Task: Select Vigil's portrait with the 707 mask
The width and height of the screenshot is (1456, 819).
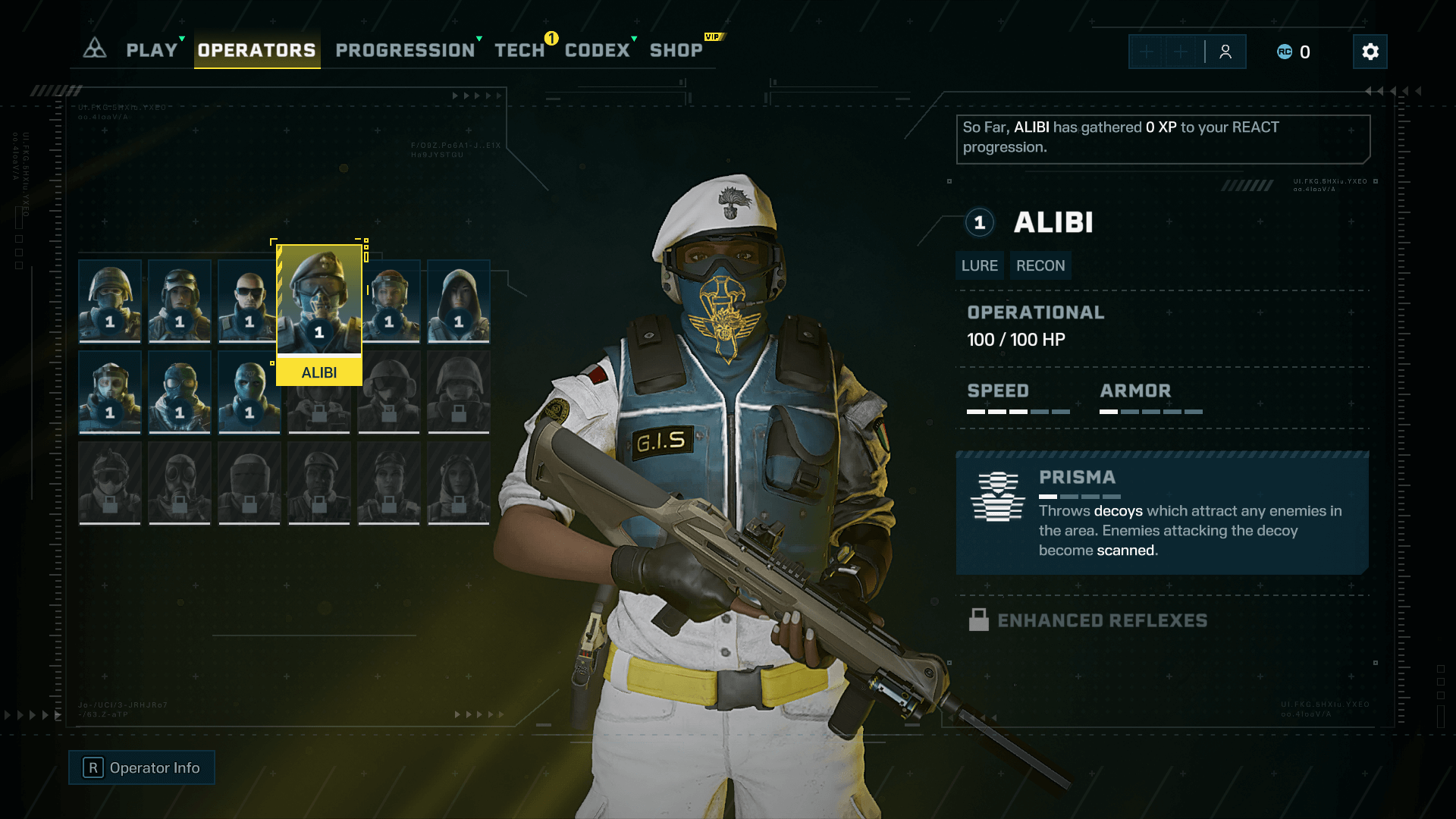Action: 249,392
